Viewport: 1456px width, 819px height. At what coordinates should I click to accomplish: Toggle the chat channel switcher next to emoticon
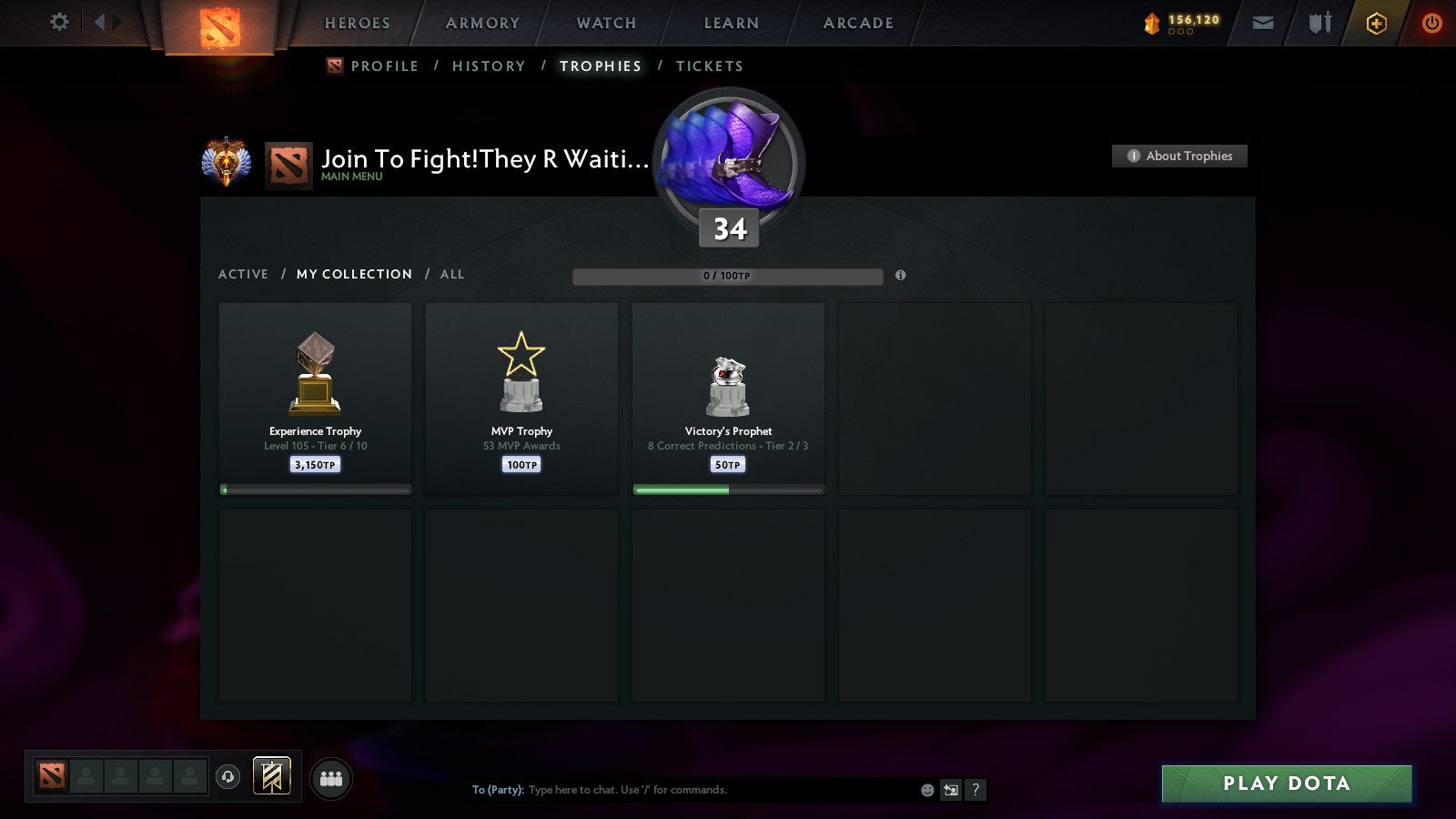pyautogui.click(x=951, y=790)
